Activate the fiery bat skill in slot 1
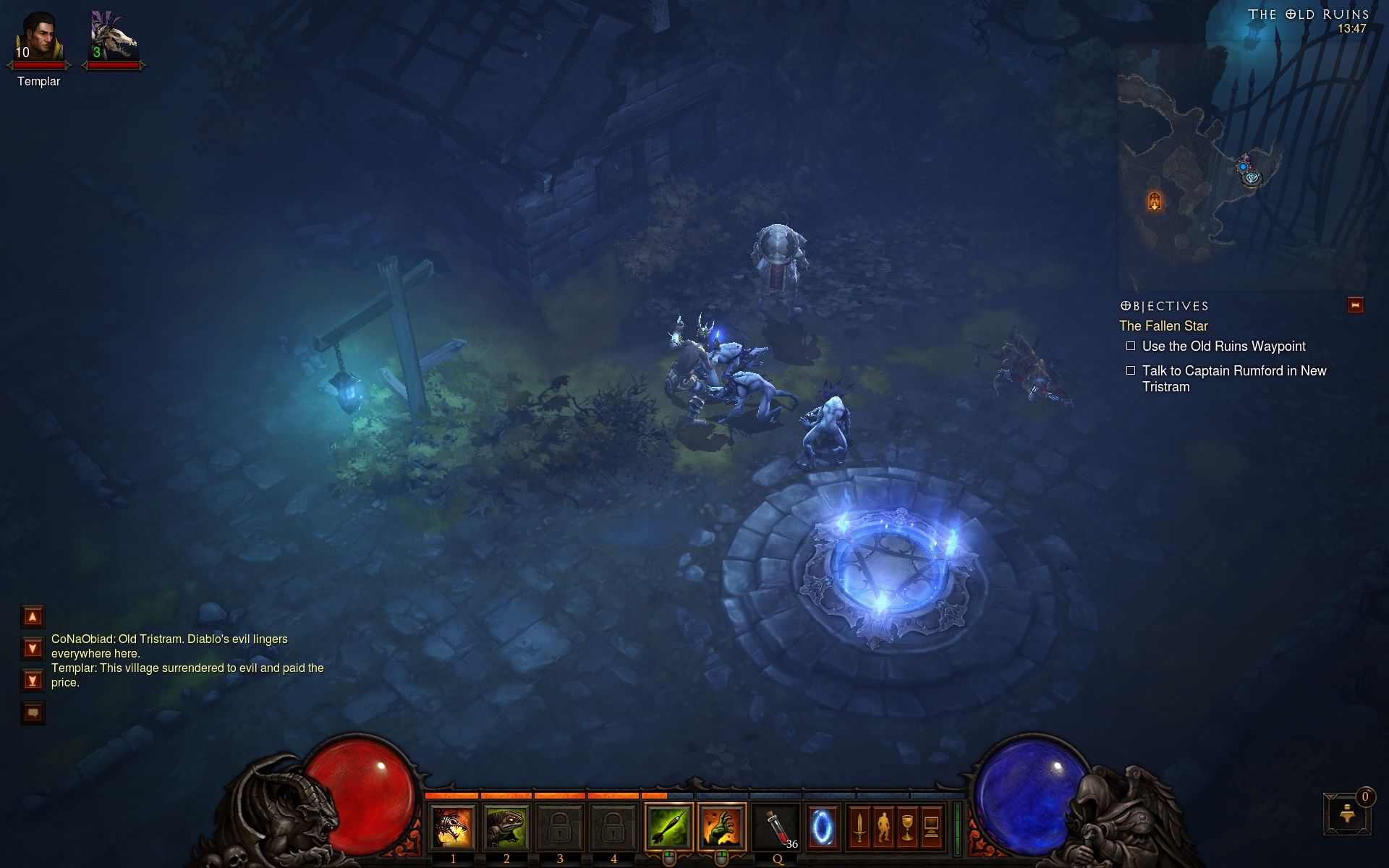Screen dimensions: 1389x868 pos(453,827)
